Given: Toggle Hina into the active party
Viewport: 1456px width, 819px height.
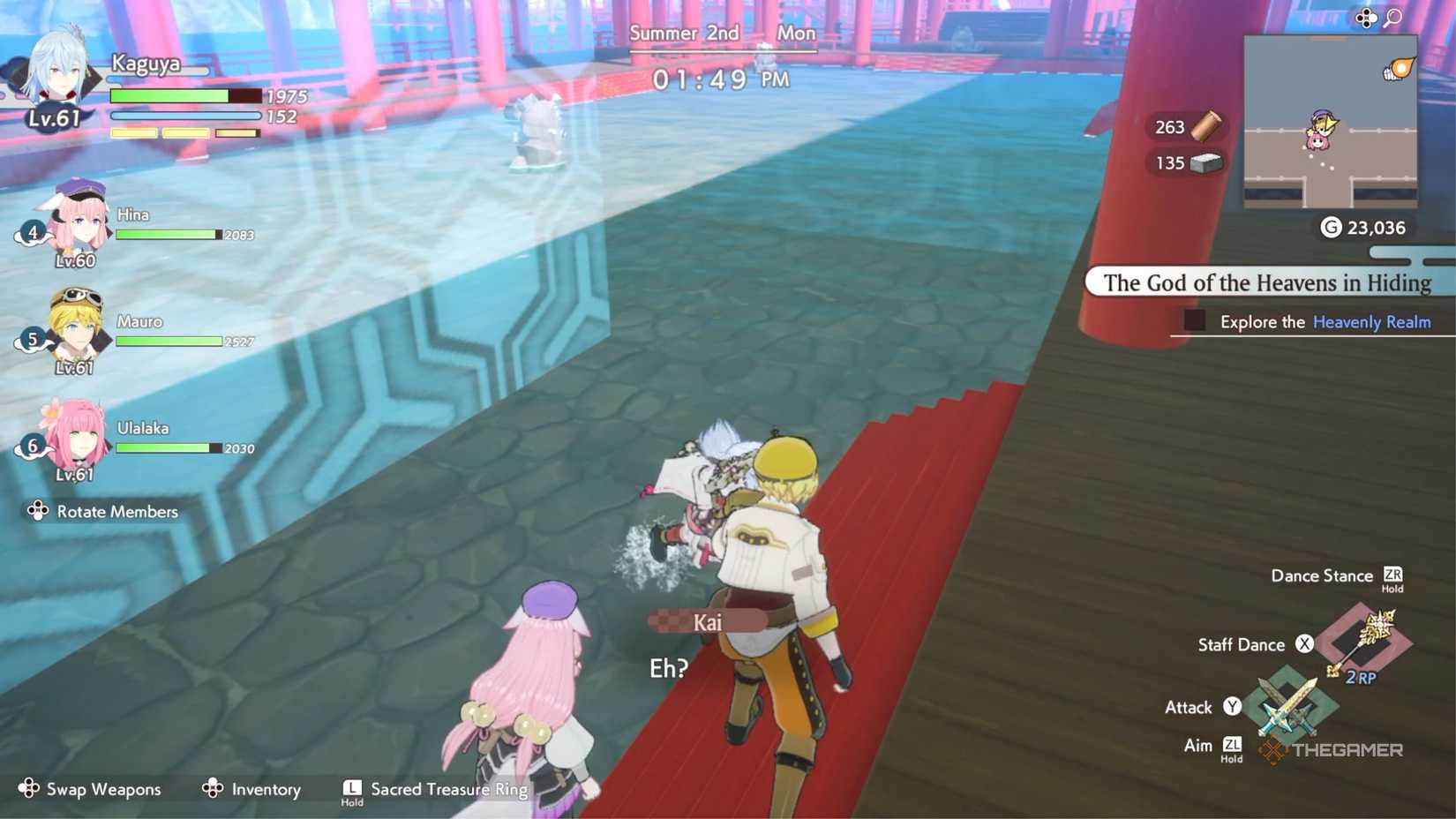Looking at the screenshot, I should click(x=75, y=225).
